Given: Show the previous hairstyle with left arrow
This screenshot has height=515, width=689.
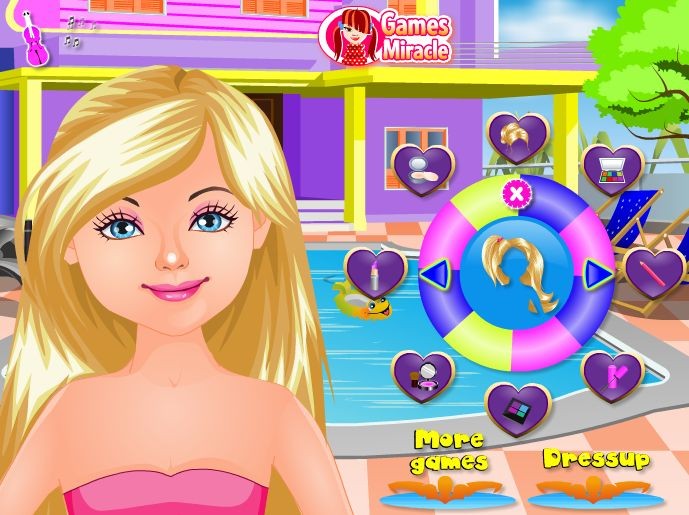Looking at the screenshot, I should tap(432, 273).
